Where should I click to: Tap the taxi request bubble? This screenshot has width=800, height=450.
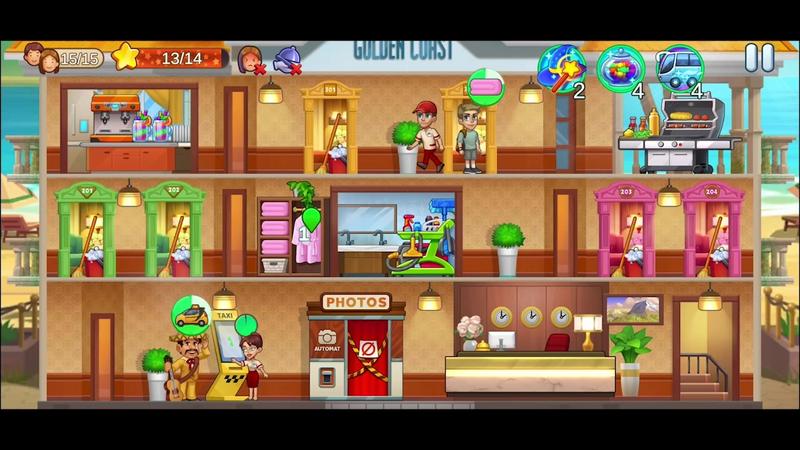point(191,314)
